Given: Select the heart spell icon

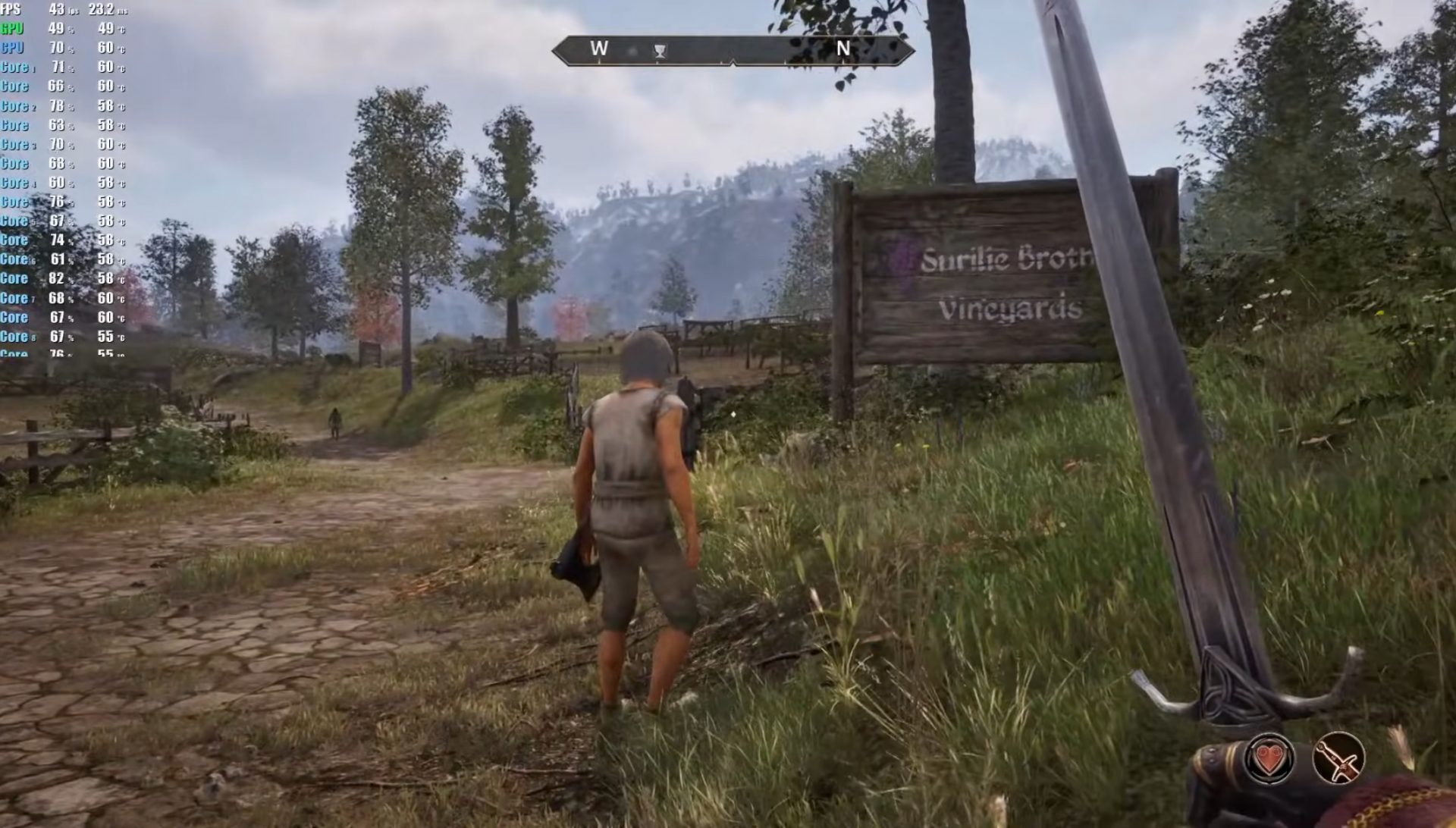Looking at the screenshot, I should tap(1269, 758).
